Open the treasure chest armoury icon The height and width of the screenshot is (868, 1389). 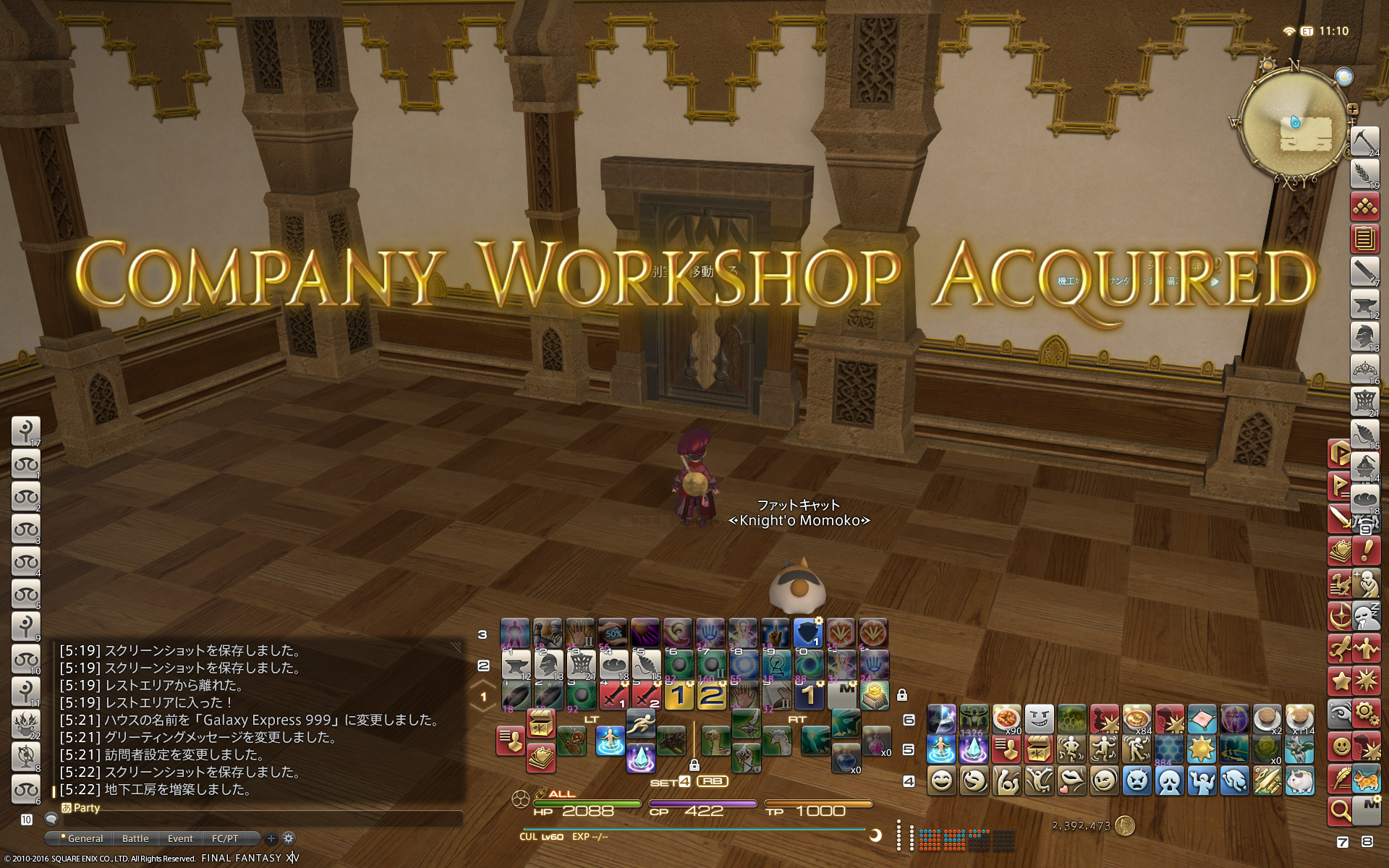[x=1038, y=749]
